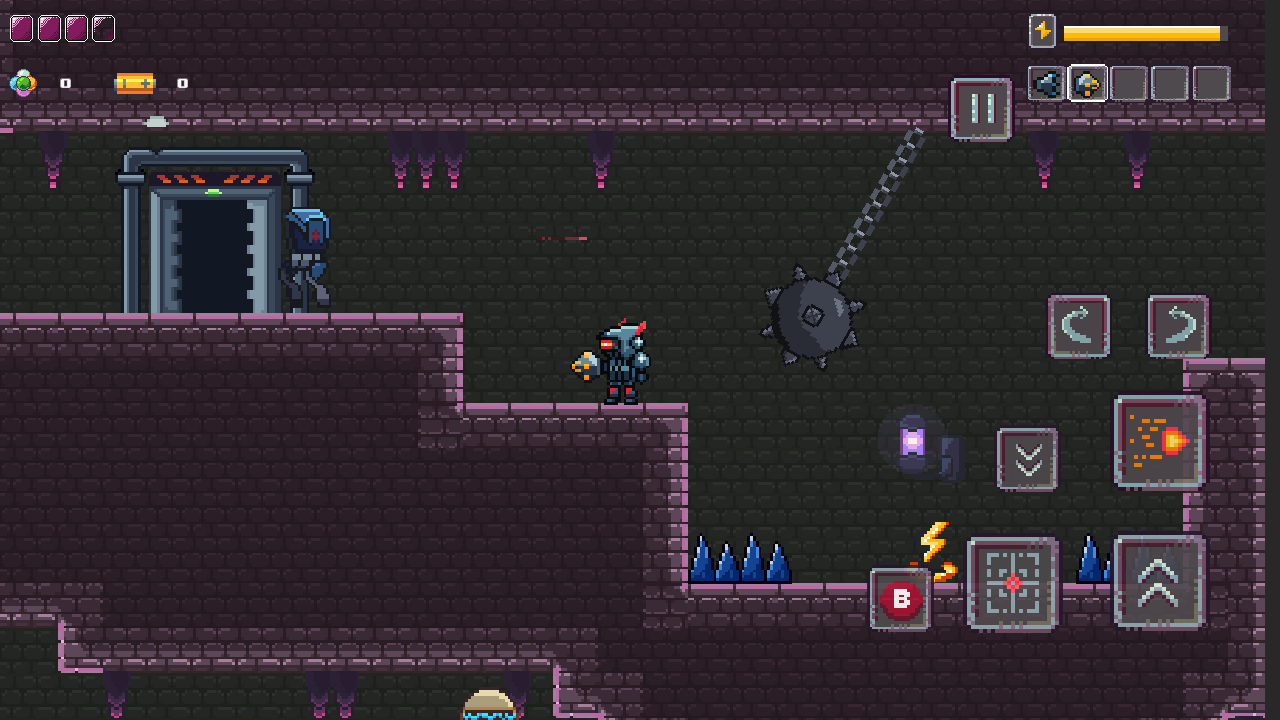The image size is (1280, 720).
Task: Toggle the rightmost empty weapon slot
Action: pyautogui.click(x=1211, y=84)
